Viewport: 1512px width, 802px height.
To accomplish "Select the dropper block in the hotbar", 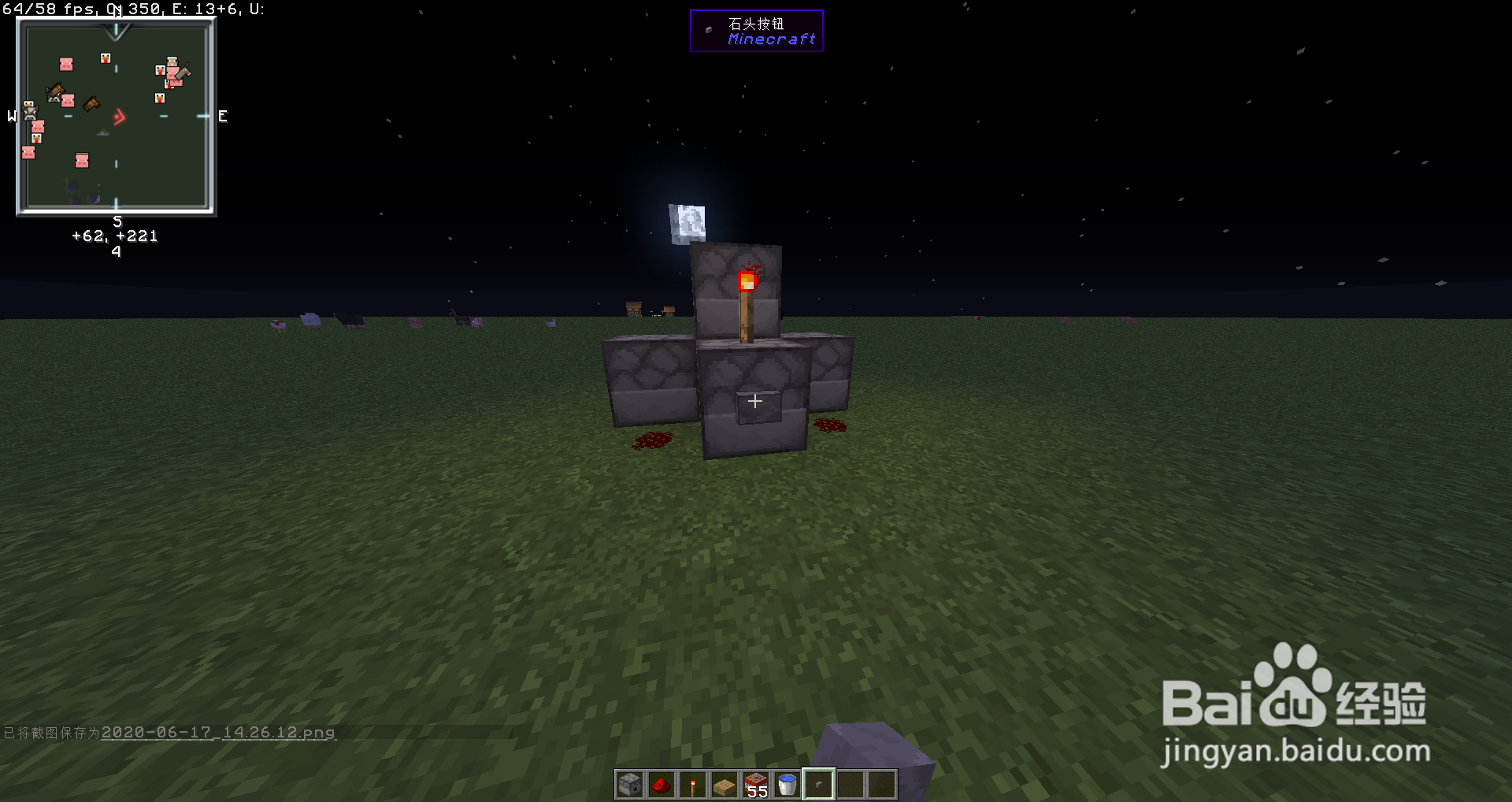I will pyautogui.click(x=628, y=785).
